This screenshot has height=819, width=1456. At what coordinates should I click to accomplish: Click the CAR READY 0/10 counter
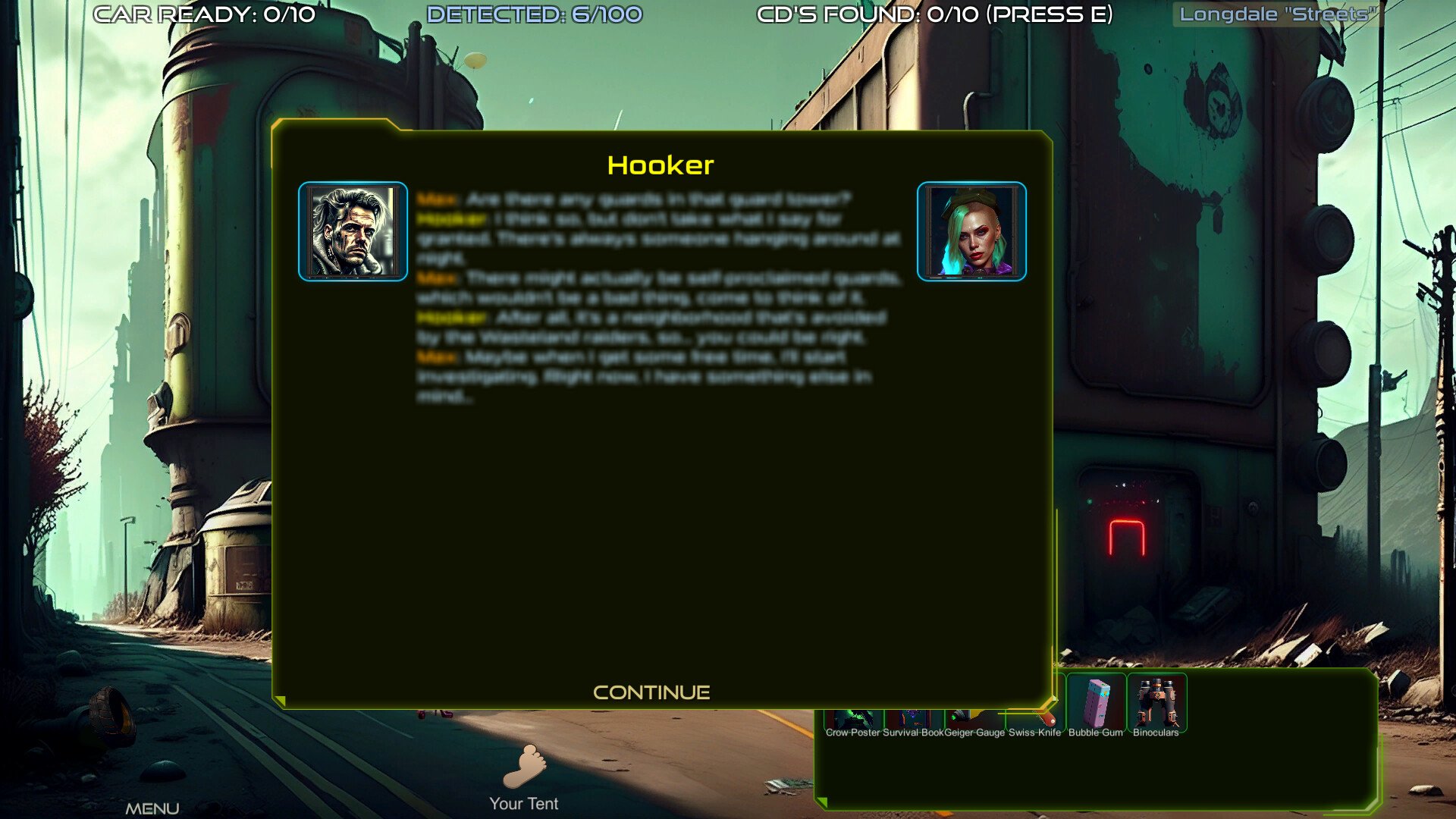[203, 14]
